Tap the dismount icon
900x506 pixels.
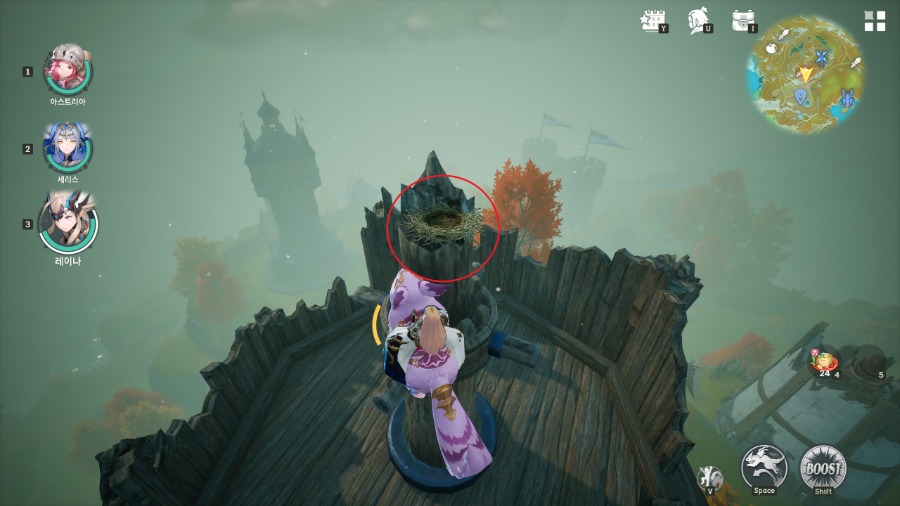710,477
